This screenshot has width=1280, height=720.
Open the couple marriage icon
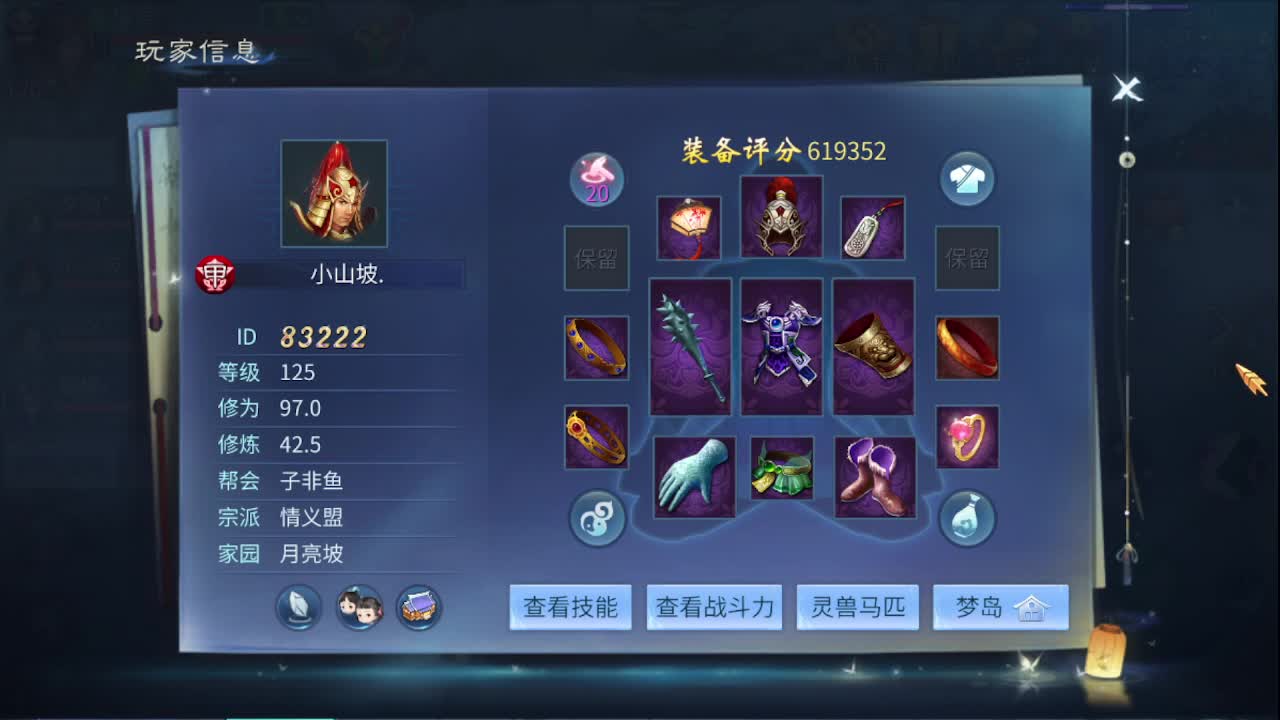(358, 607)
